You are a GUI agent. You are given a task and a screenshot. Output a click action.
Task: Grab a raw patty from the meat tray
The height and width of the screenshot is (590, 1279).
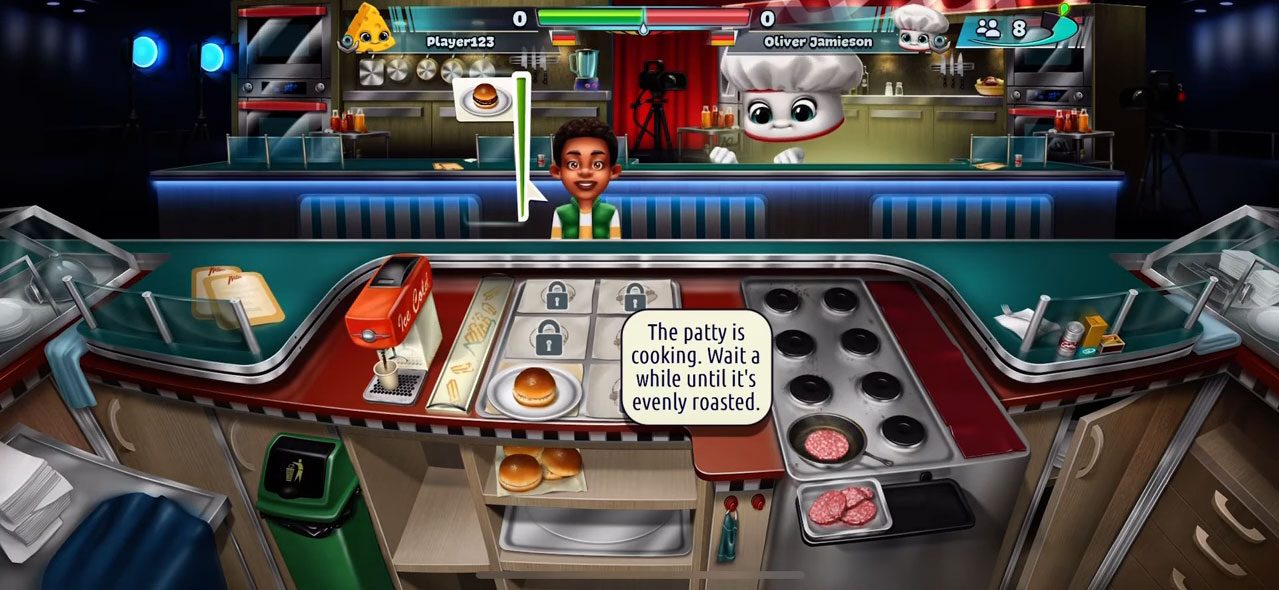(x=841, y=507)
